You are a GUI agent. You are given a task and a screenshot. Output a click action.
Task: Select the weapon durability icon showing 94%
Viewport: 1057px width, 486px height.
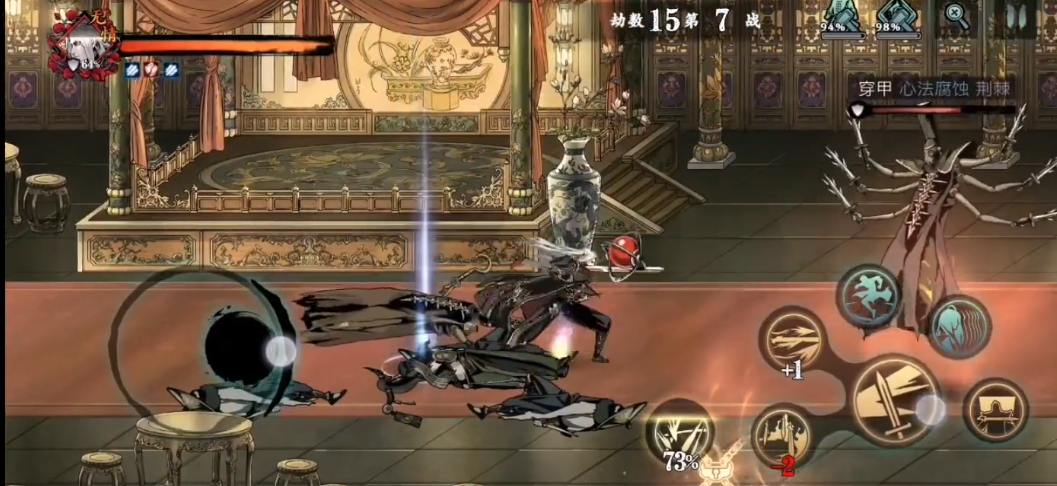843,19
